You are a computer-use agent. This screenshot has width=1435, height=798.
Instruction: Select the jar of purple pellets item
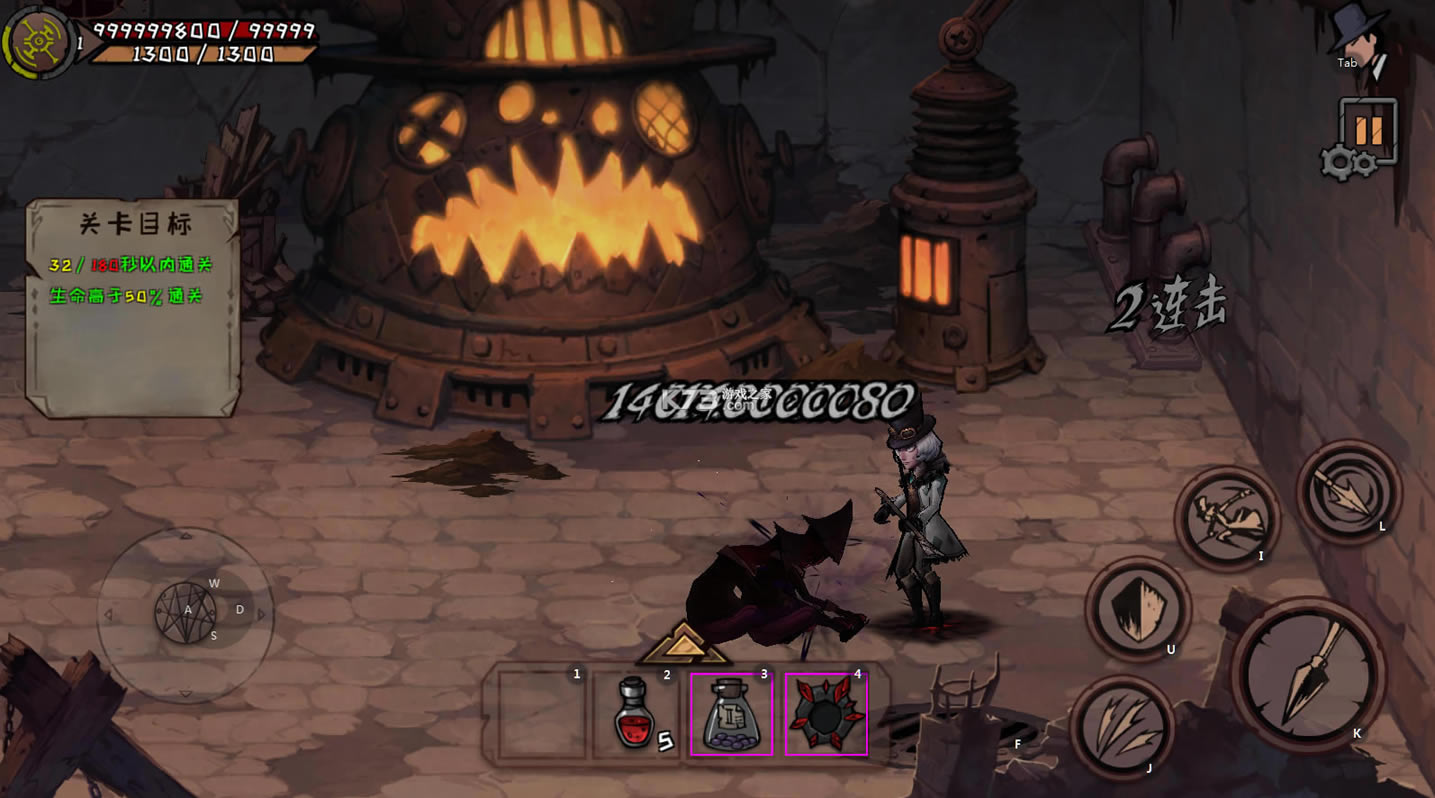(x=731, y=713)
